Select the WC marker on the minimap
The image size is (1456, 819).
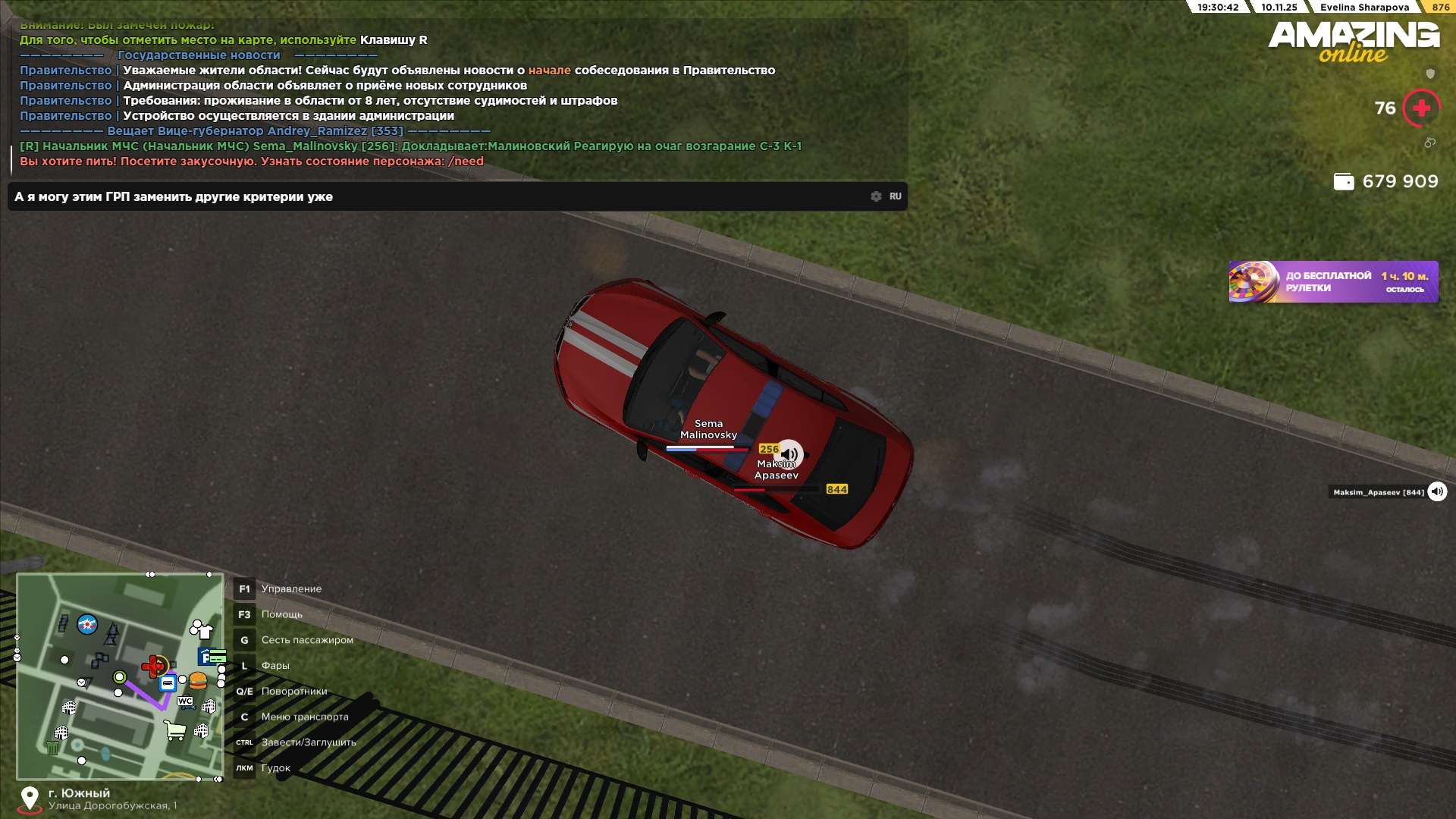185,701
